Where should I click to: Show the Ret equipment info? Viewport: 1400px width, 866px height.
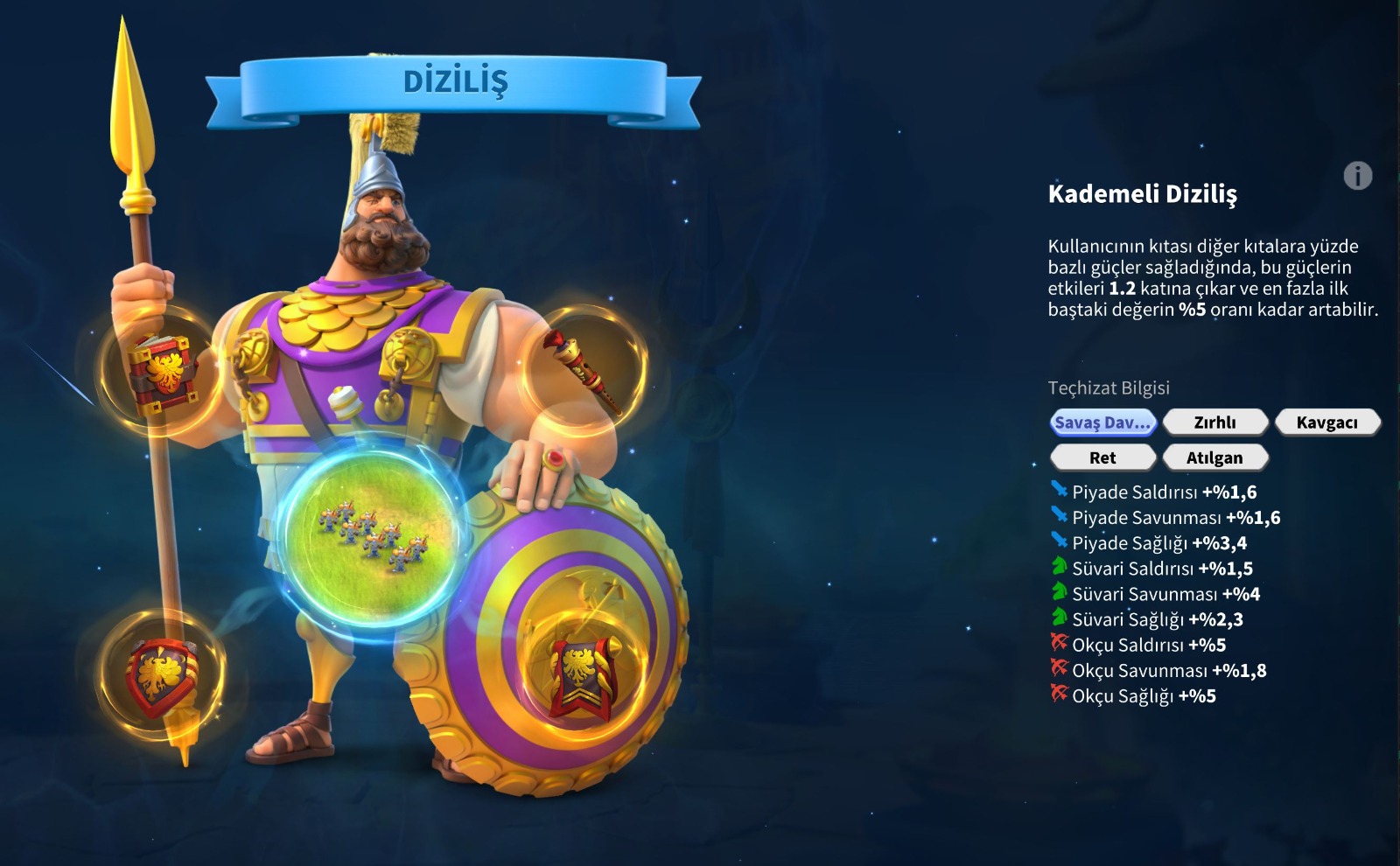click(x=1102, y=457)
